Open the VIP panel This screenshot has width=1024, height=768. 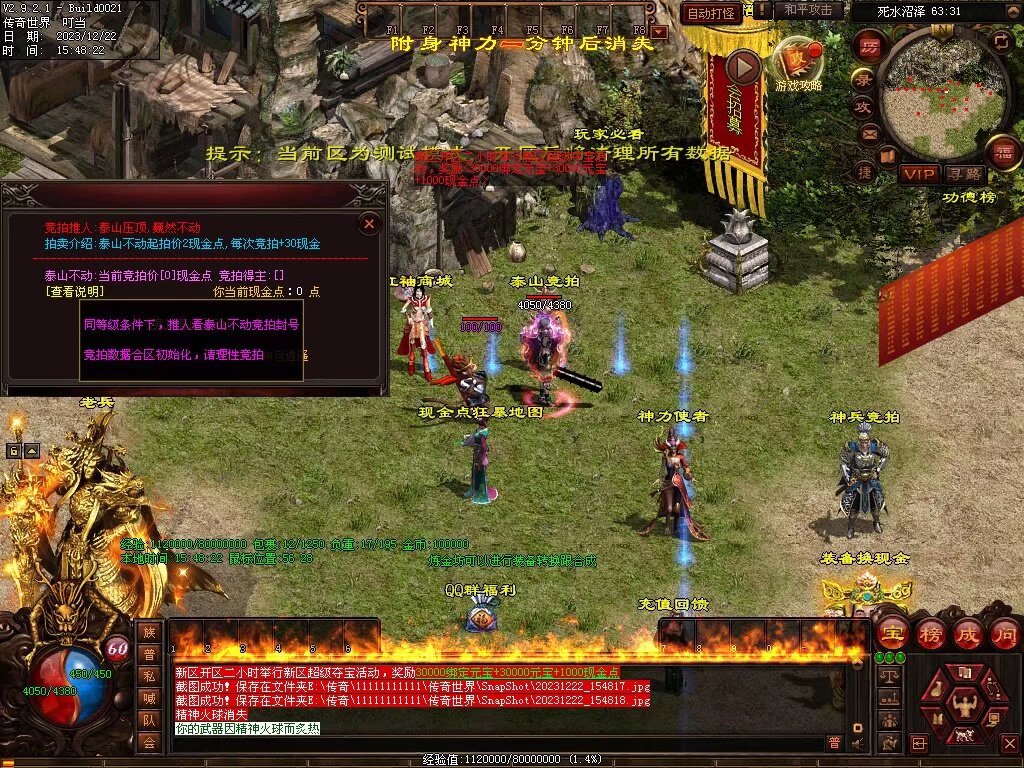coord(919,174)
